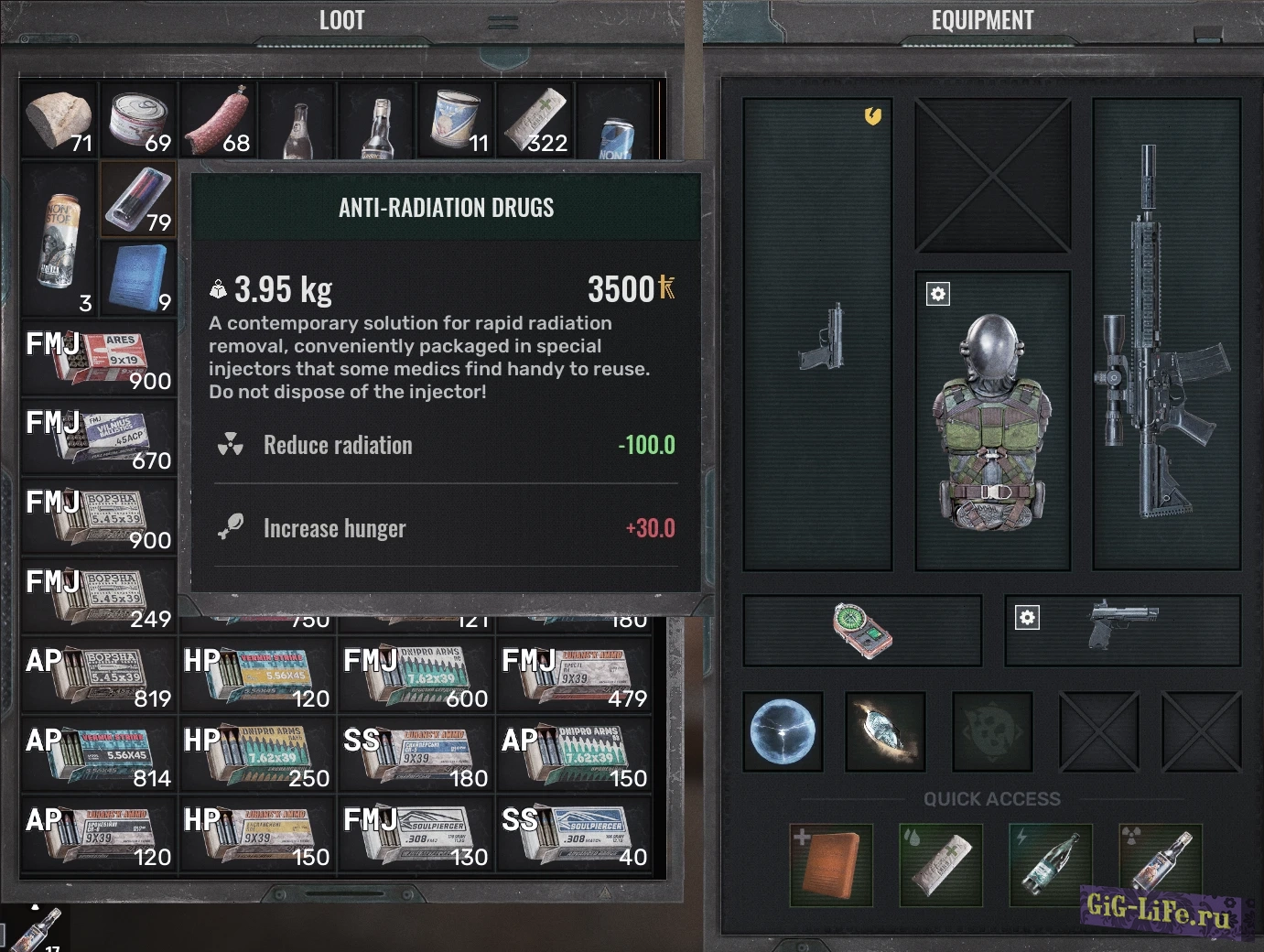Select the 5.45x39 AP ammo of 819
The height and width of the screenshot is (952, 1264).
[x=99, y=676]
